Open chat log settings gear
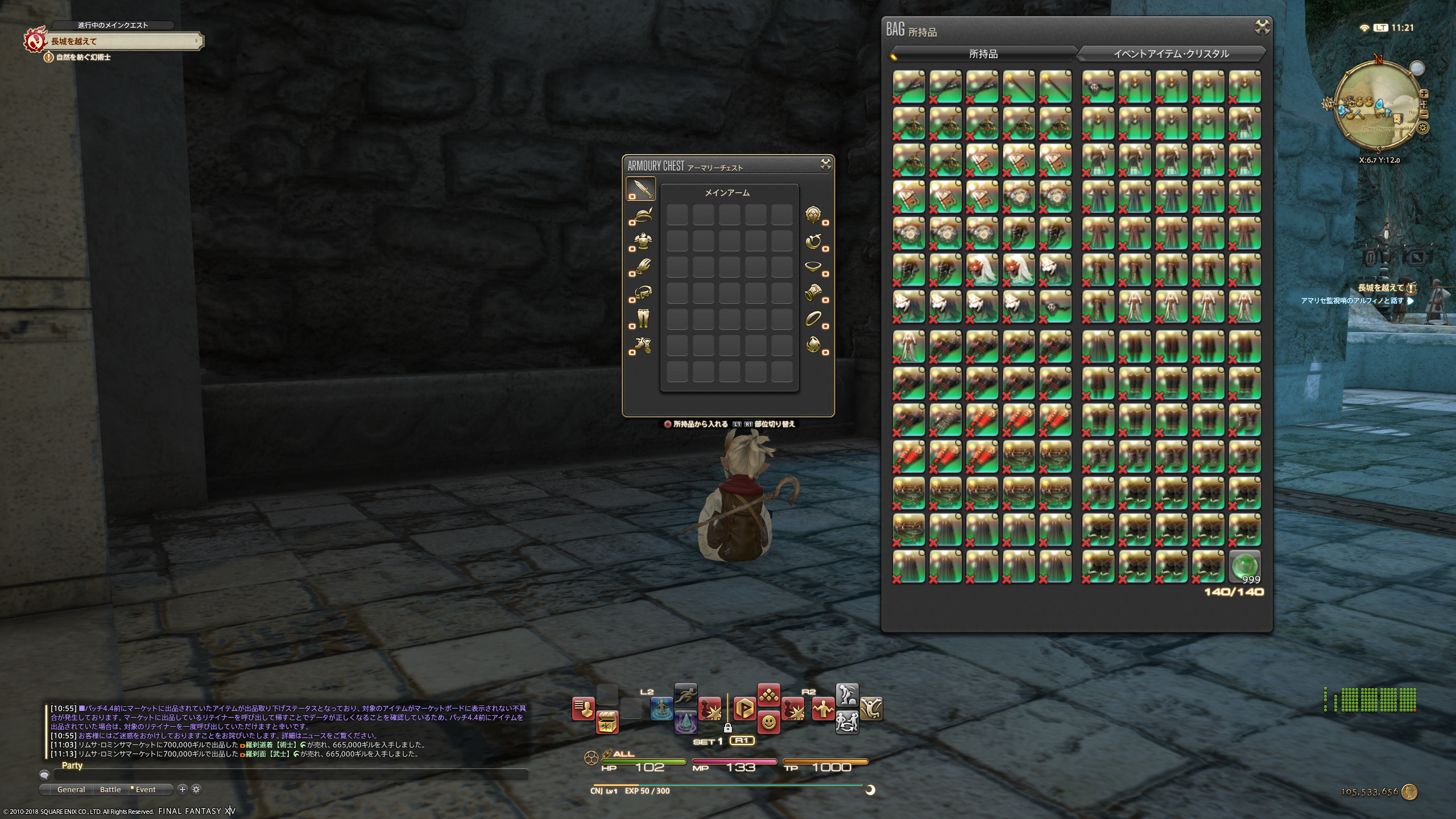The image size is (1456, 819). [196, 789]
